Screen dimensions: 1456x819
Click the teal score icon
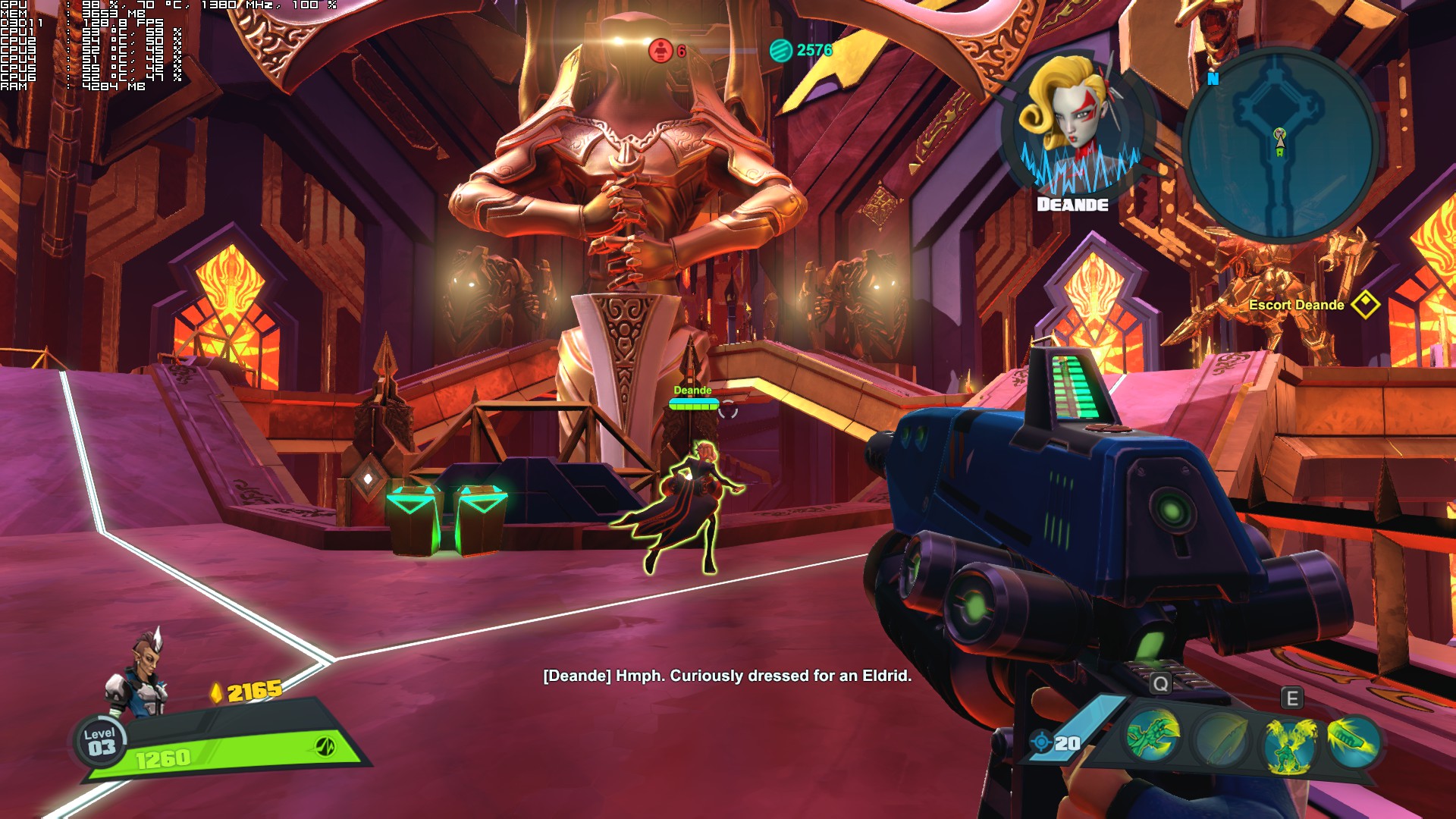click(x=780, y=51)
